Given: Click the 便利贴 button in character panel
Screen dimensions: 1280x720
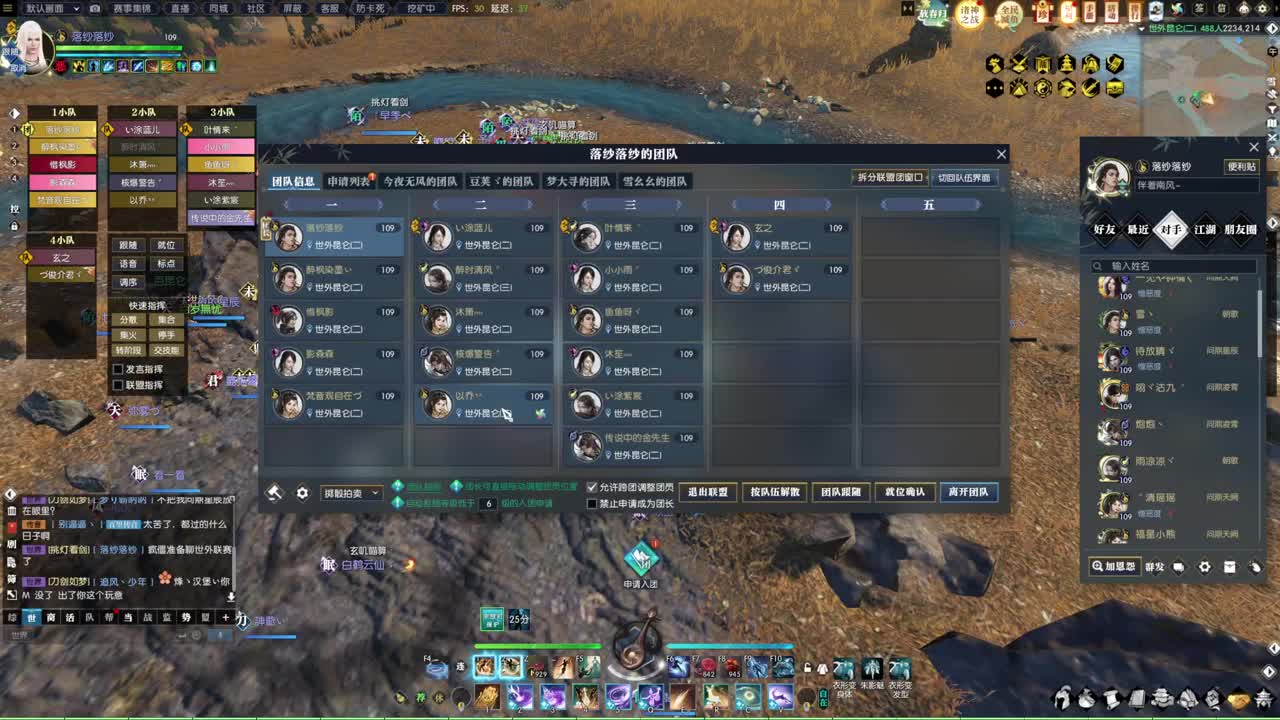Looking at the screenshot, I should tap(1242, 167).
